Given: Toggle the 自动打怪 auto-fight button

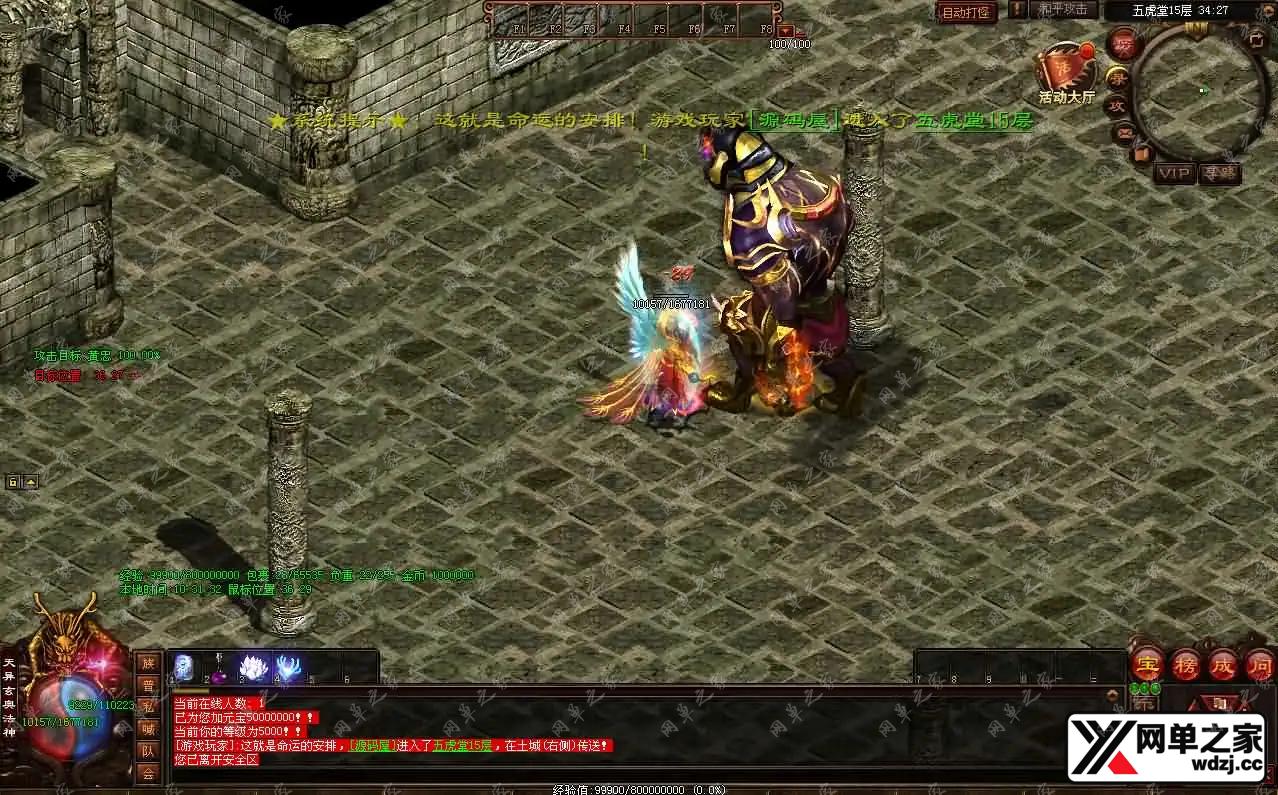Looking at the screenshot, I should [x=967, y=12].
